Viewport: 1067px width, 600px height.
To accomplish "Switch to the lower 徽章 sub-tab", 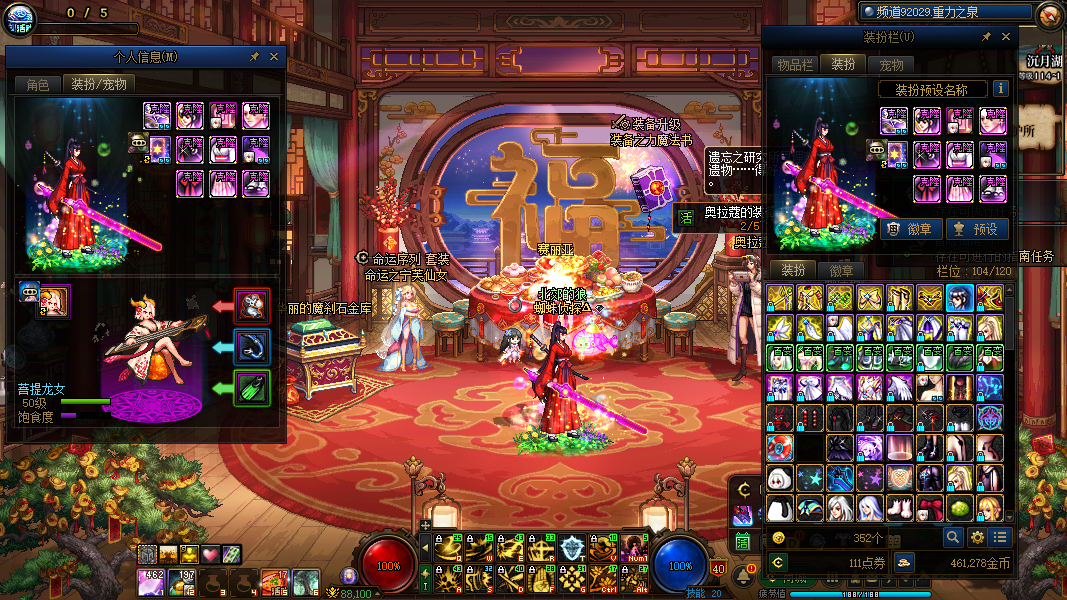I will click(x=842, y=270).
